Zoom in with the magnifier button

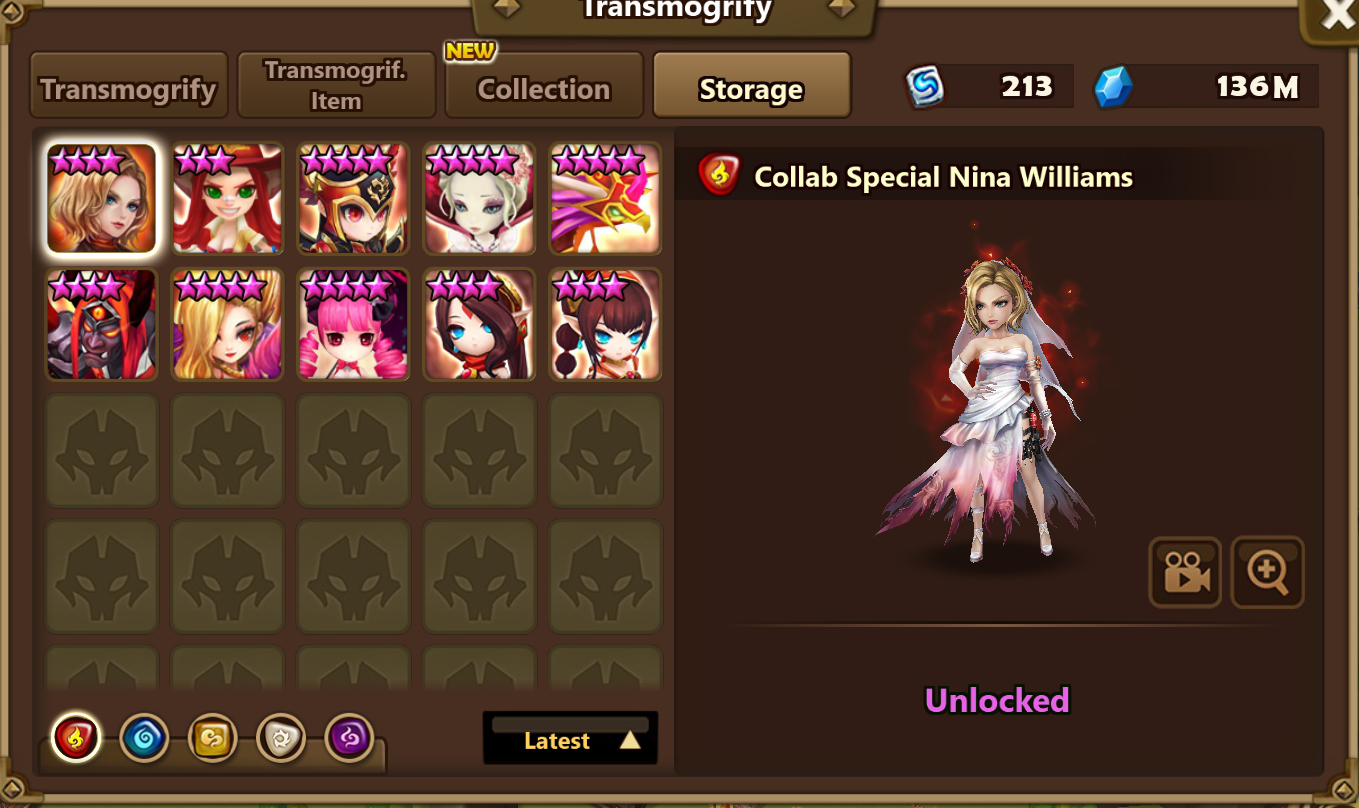(x=1267, y=573)
